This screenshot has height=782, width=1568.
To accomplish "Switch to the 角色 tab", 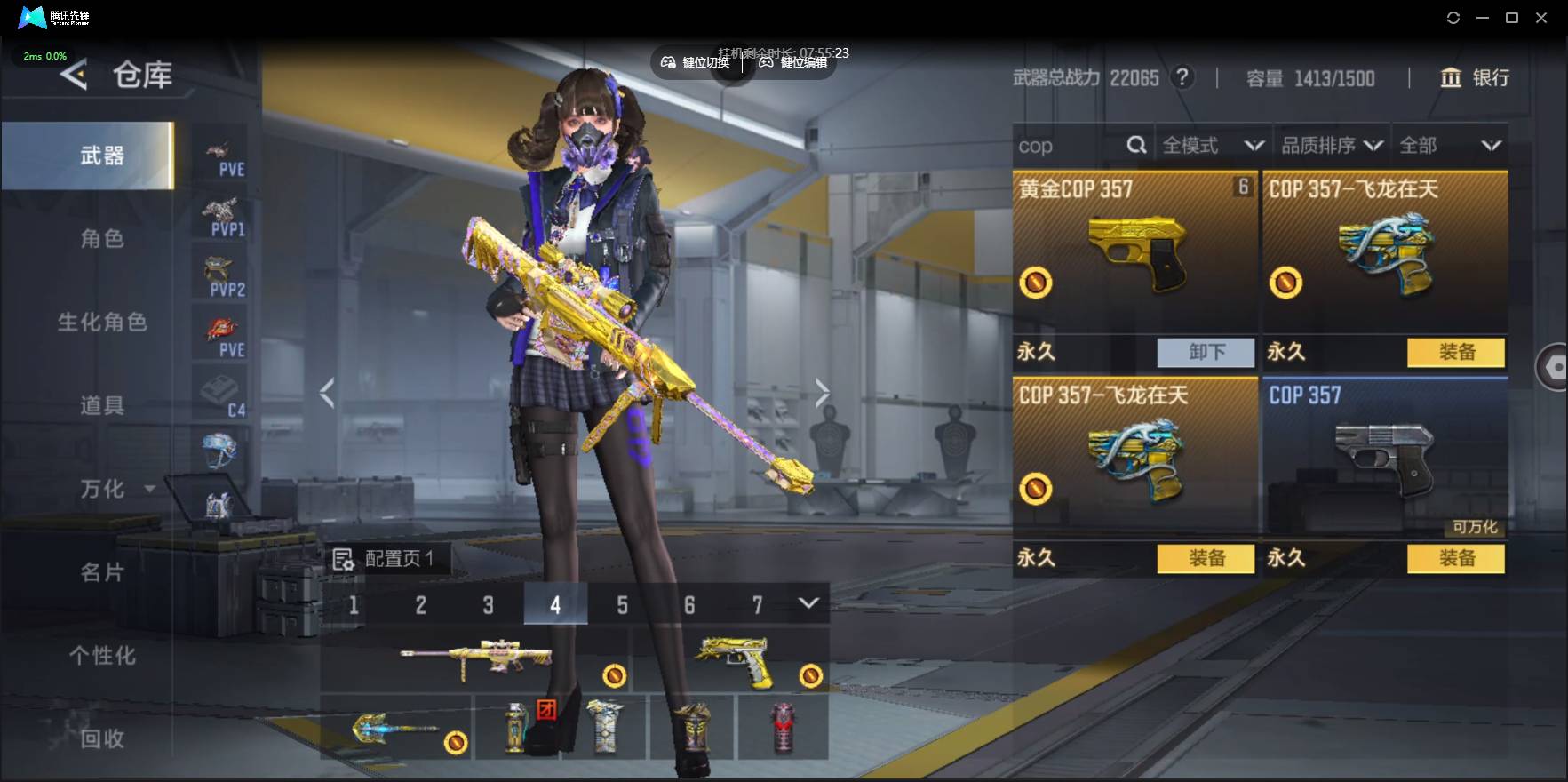I will (101, 238).
